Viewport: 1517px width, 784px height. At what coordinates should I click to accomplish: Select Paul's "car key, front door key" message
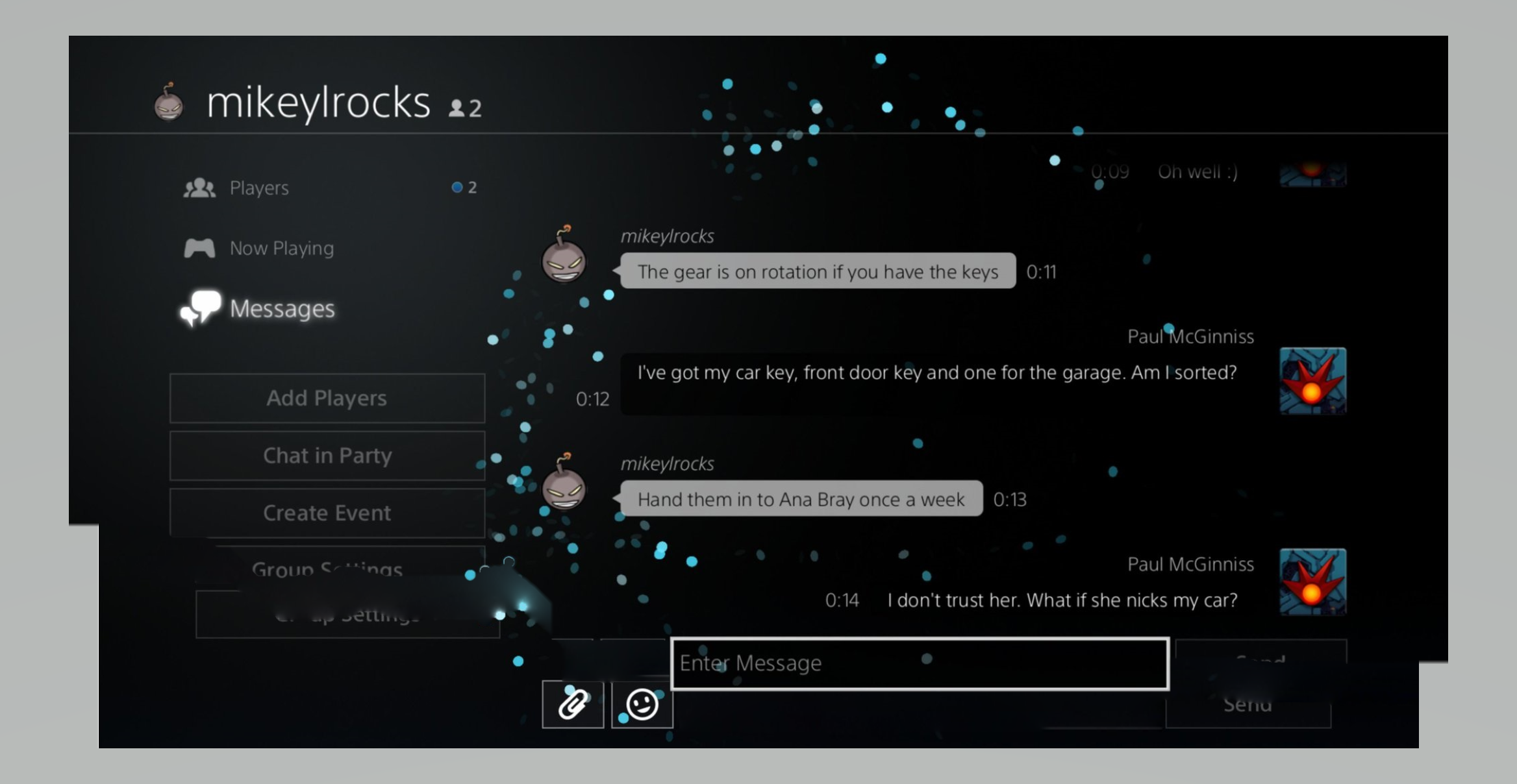(x=936, y=373)
